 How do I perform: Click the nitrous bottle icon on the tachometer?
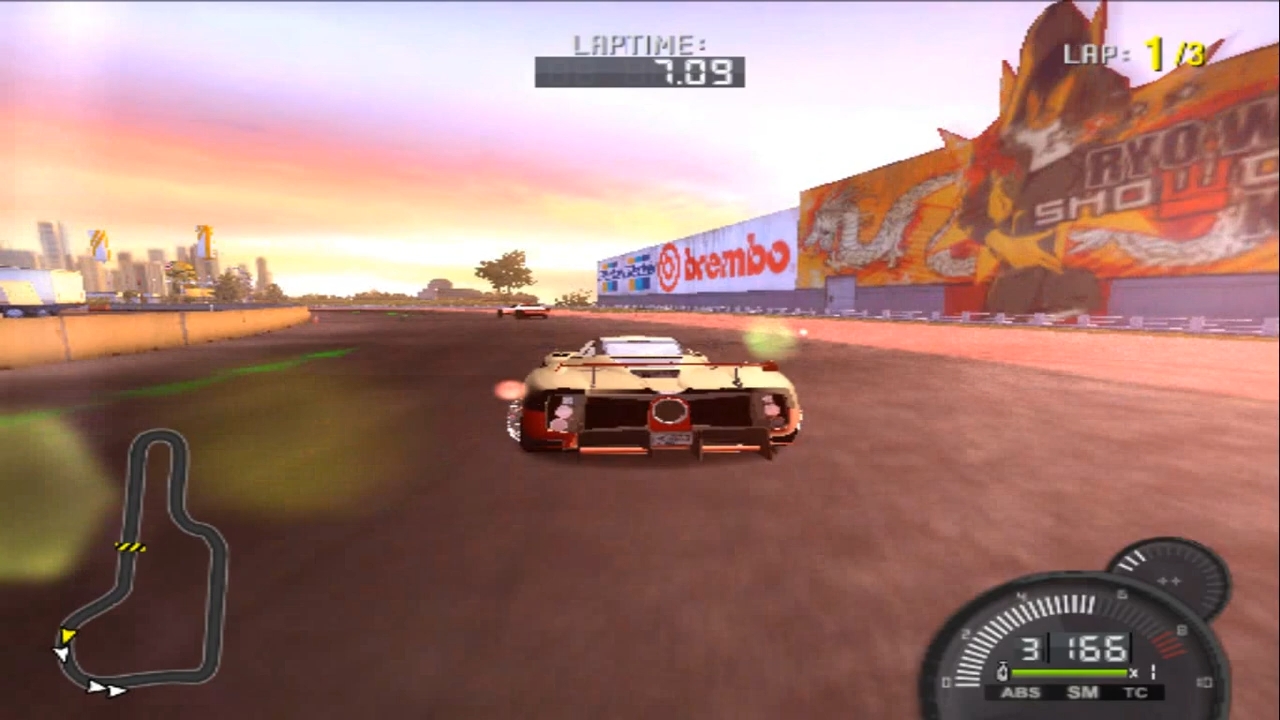[x=1001, y=671]
